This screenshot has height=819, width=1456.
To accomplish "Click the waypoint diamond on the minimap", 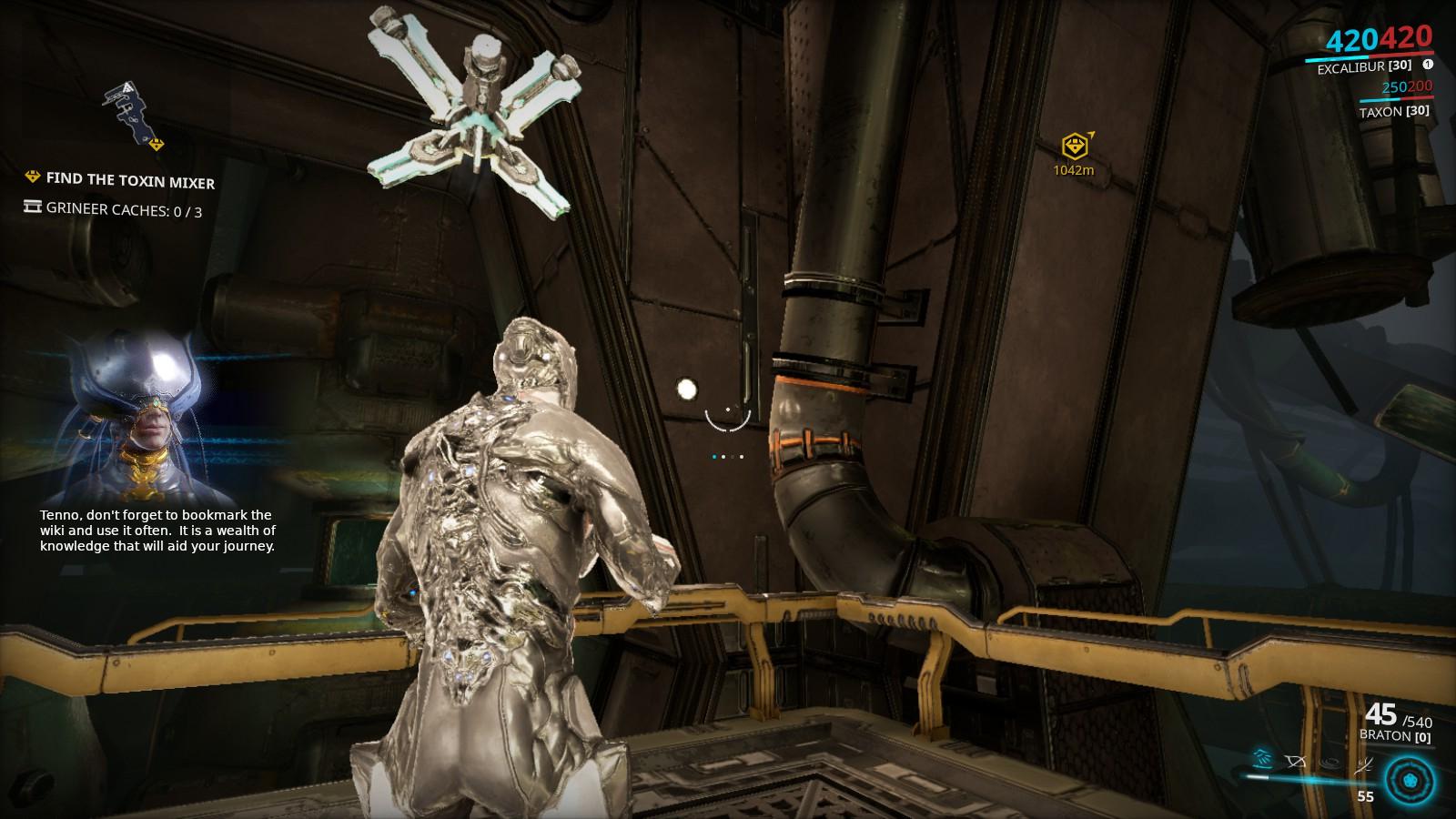I will pyautogui.click(x=155, y=143).
